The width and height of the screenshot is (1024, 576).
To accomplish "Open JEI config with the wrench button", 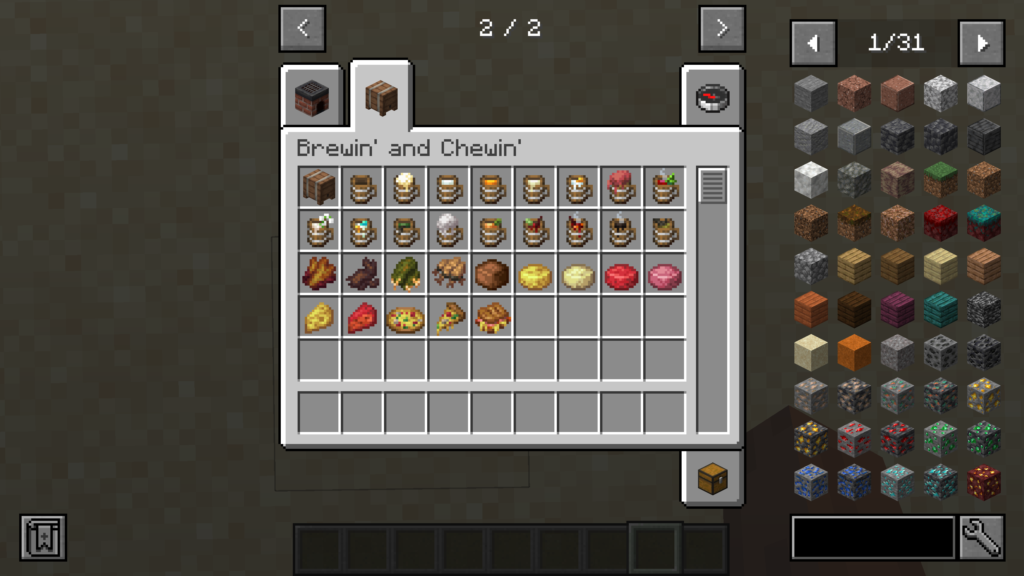I will click(981, 537).
